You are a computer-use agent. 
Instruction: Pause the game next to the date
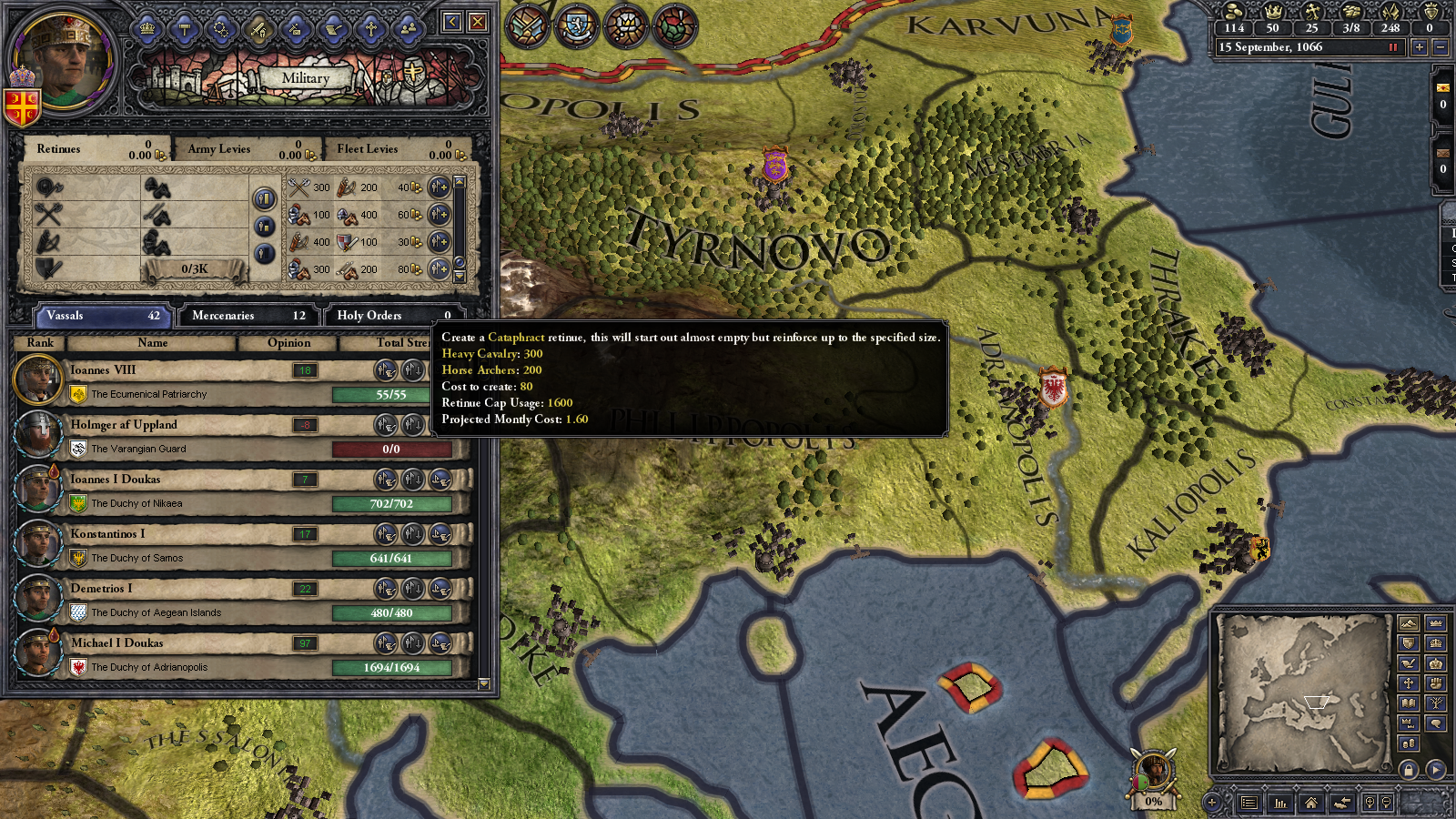coord(1393,47)
